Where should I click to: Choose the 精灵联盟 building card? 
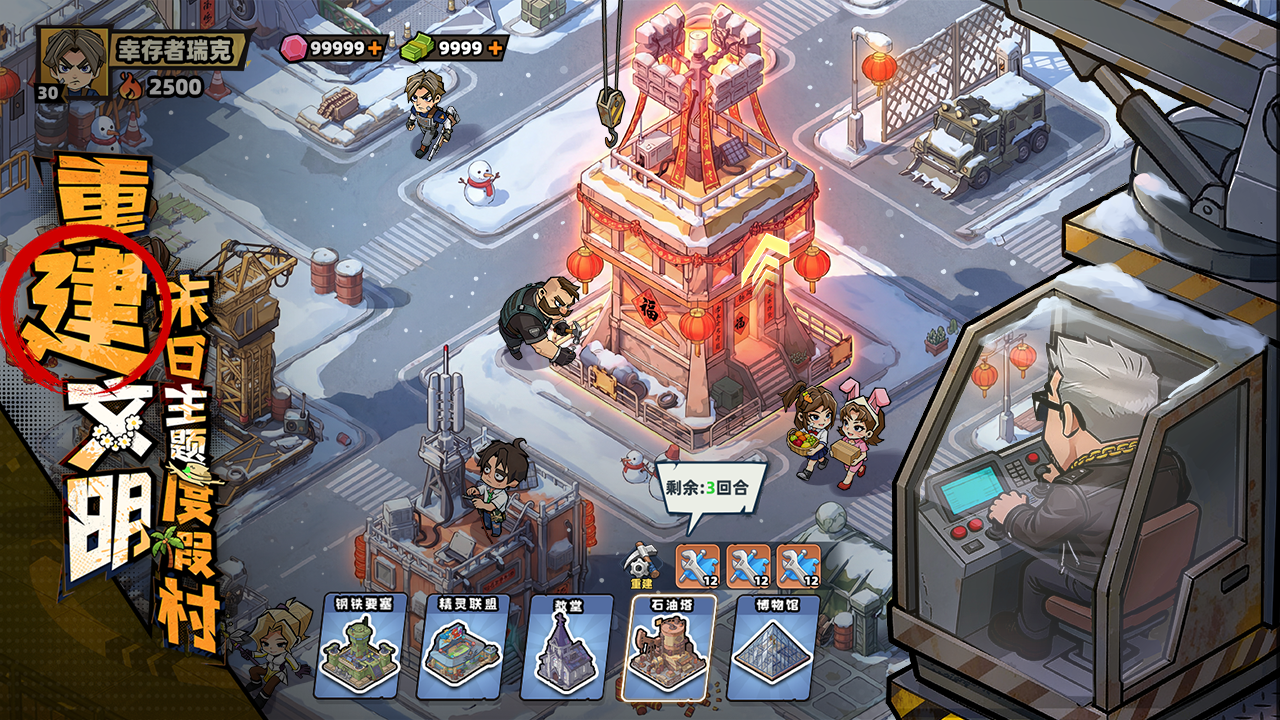coord(461,646)
